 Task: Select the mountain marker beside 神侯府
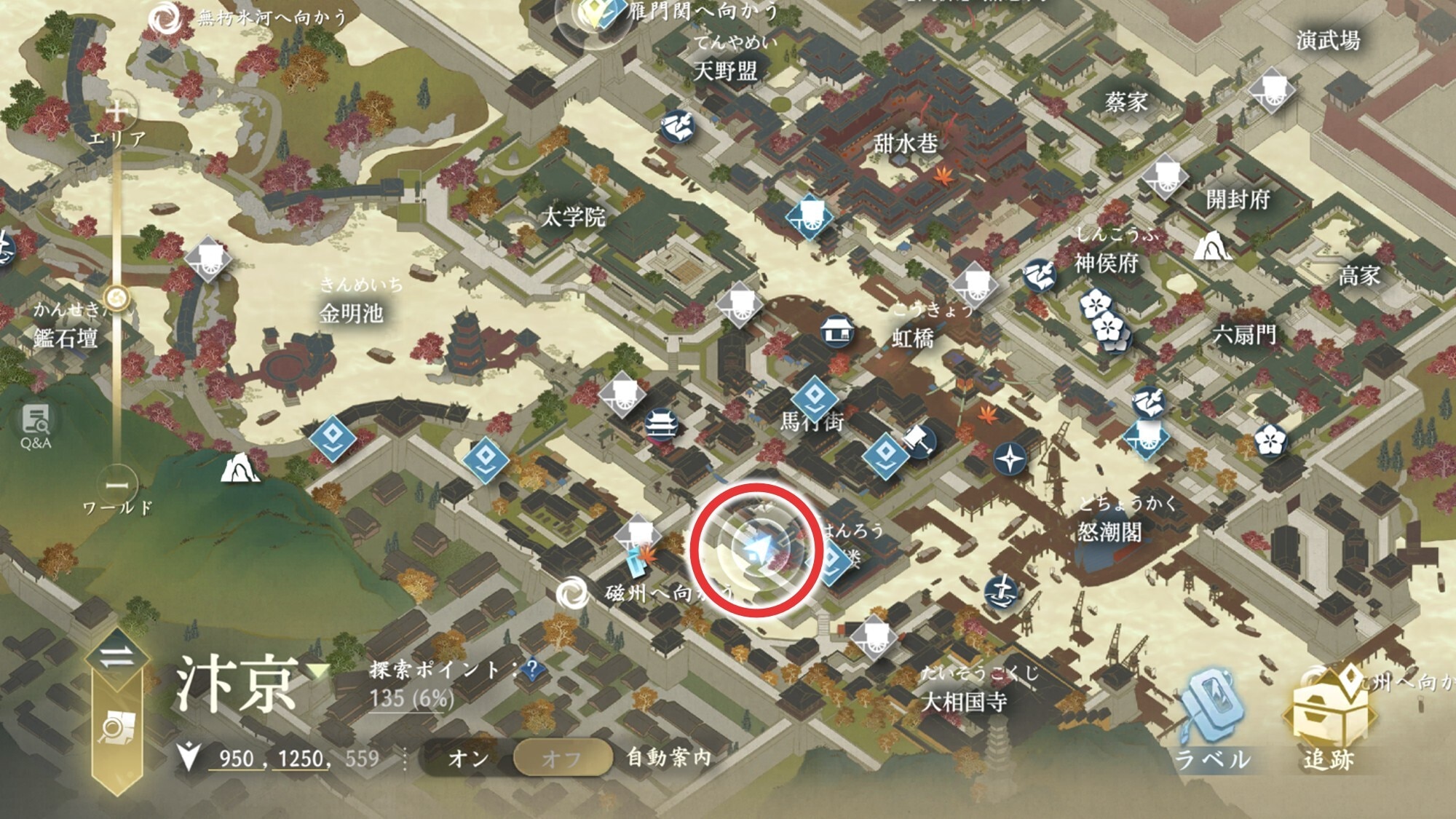(x=1211, y=245)
